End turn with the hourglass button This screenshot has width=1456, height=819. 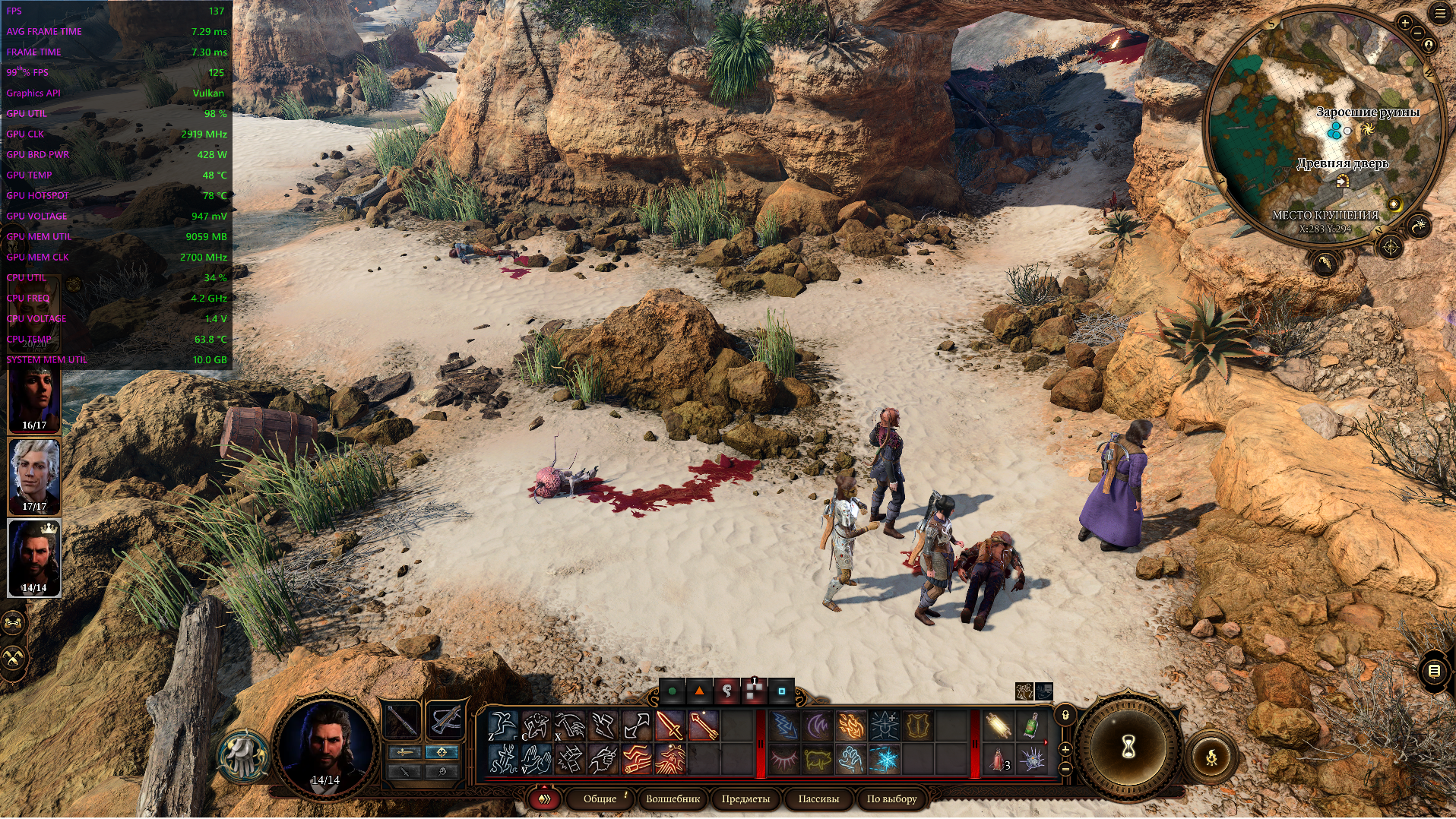[x=1128, y=748]
